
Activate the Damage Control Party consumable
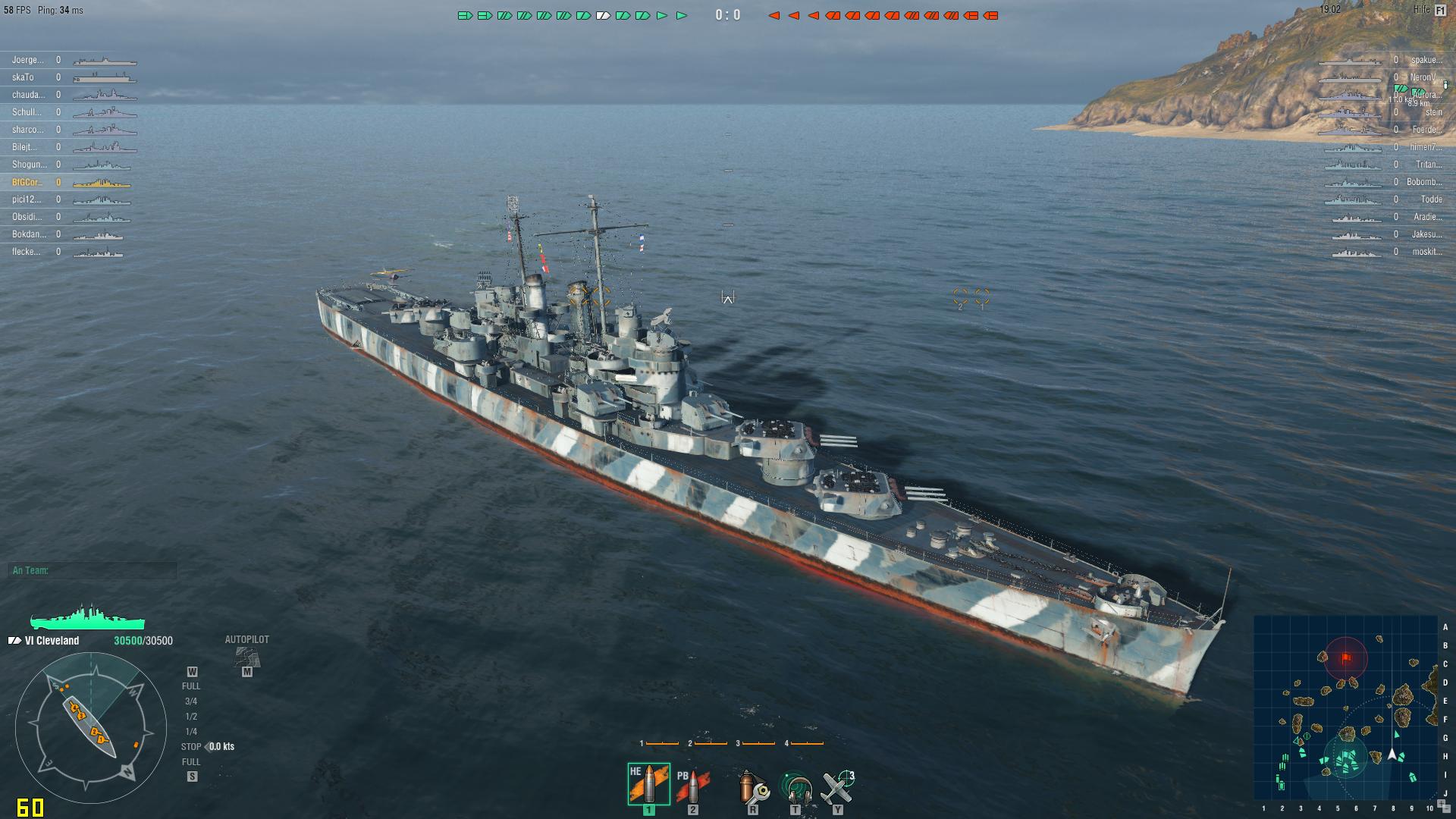click(752, 786)
